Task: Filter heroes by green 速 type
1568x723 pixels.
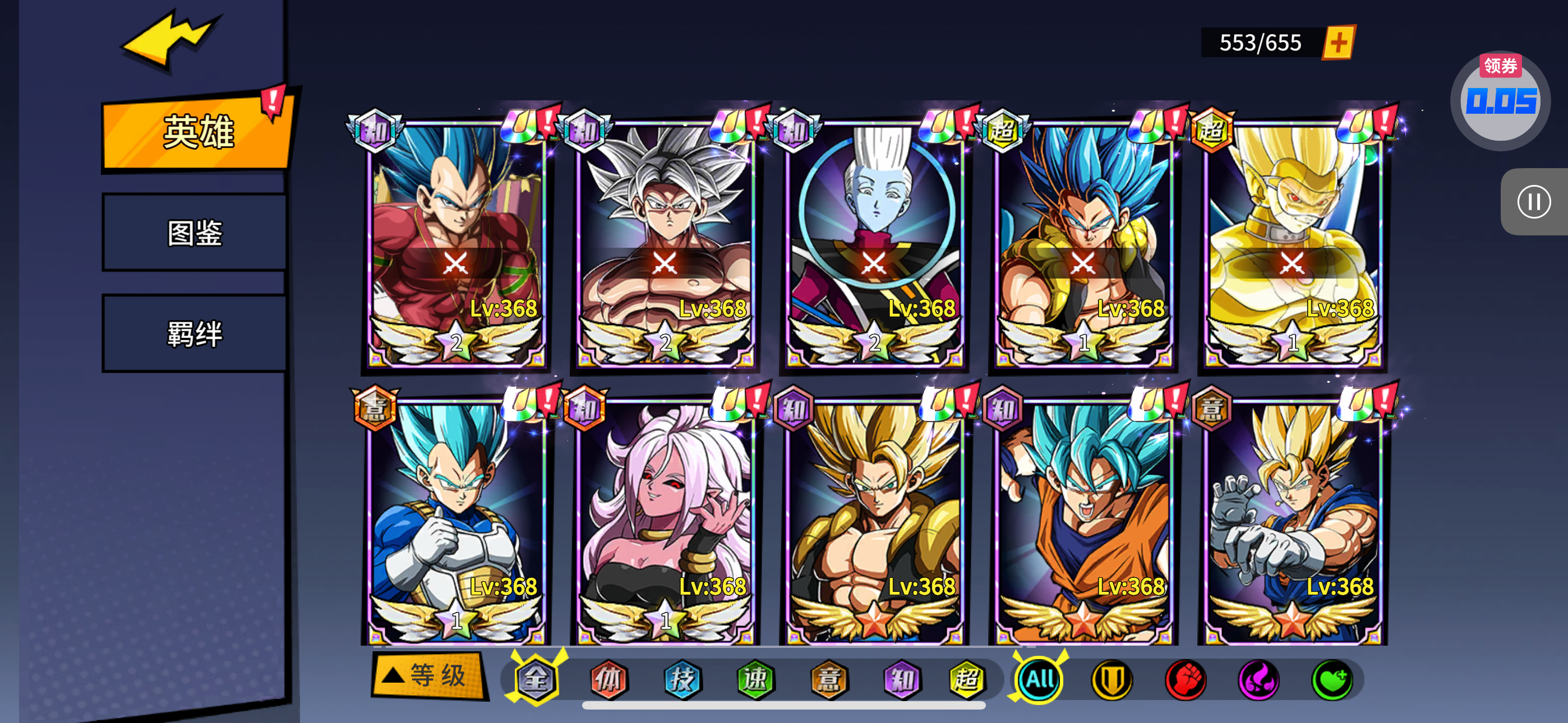Action: click(x=755, y=679)
